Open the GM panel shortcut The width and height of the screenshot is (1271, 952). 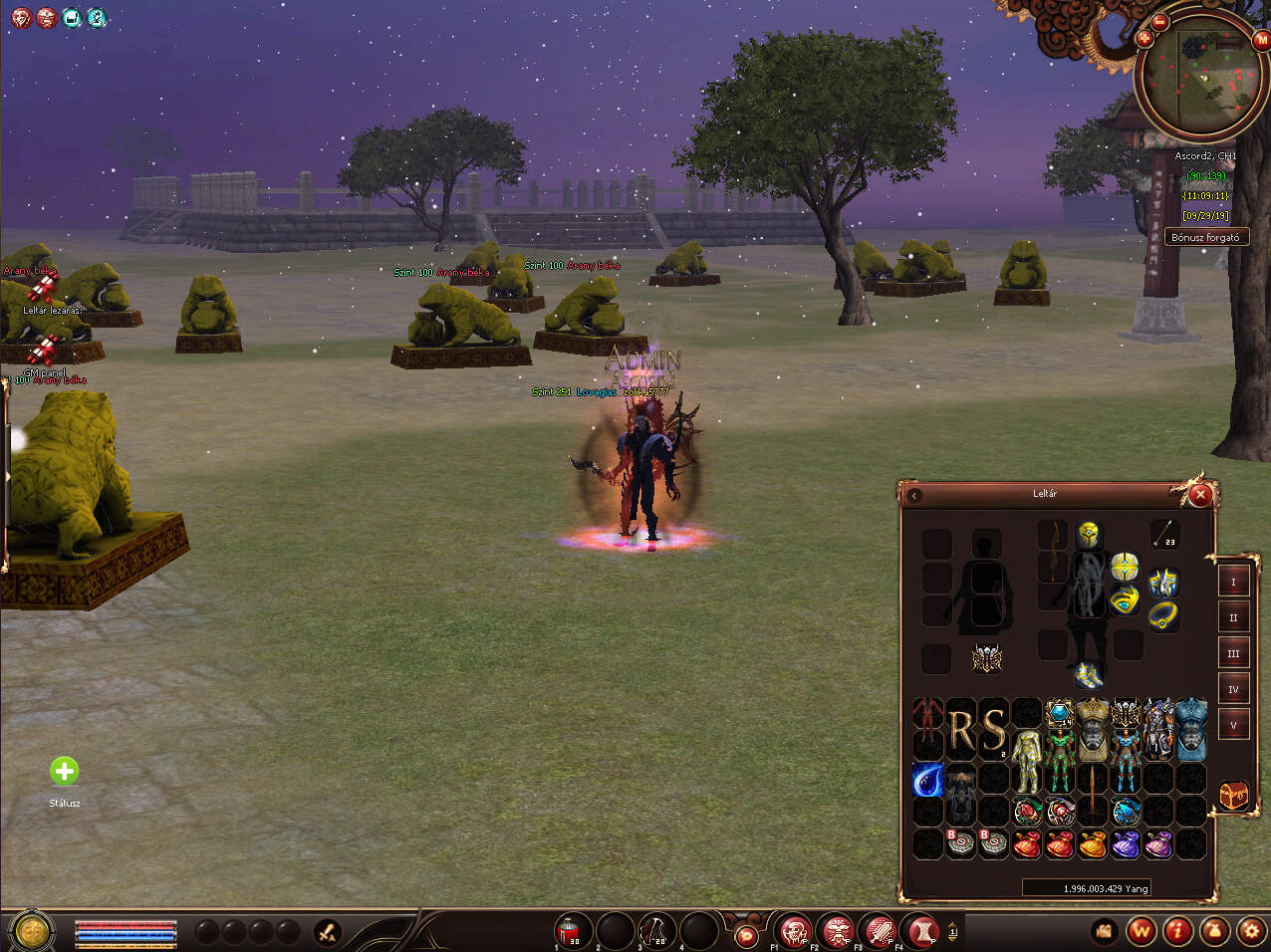[x=42, y=350]
